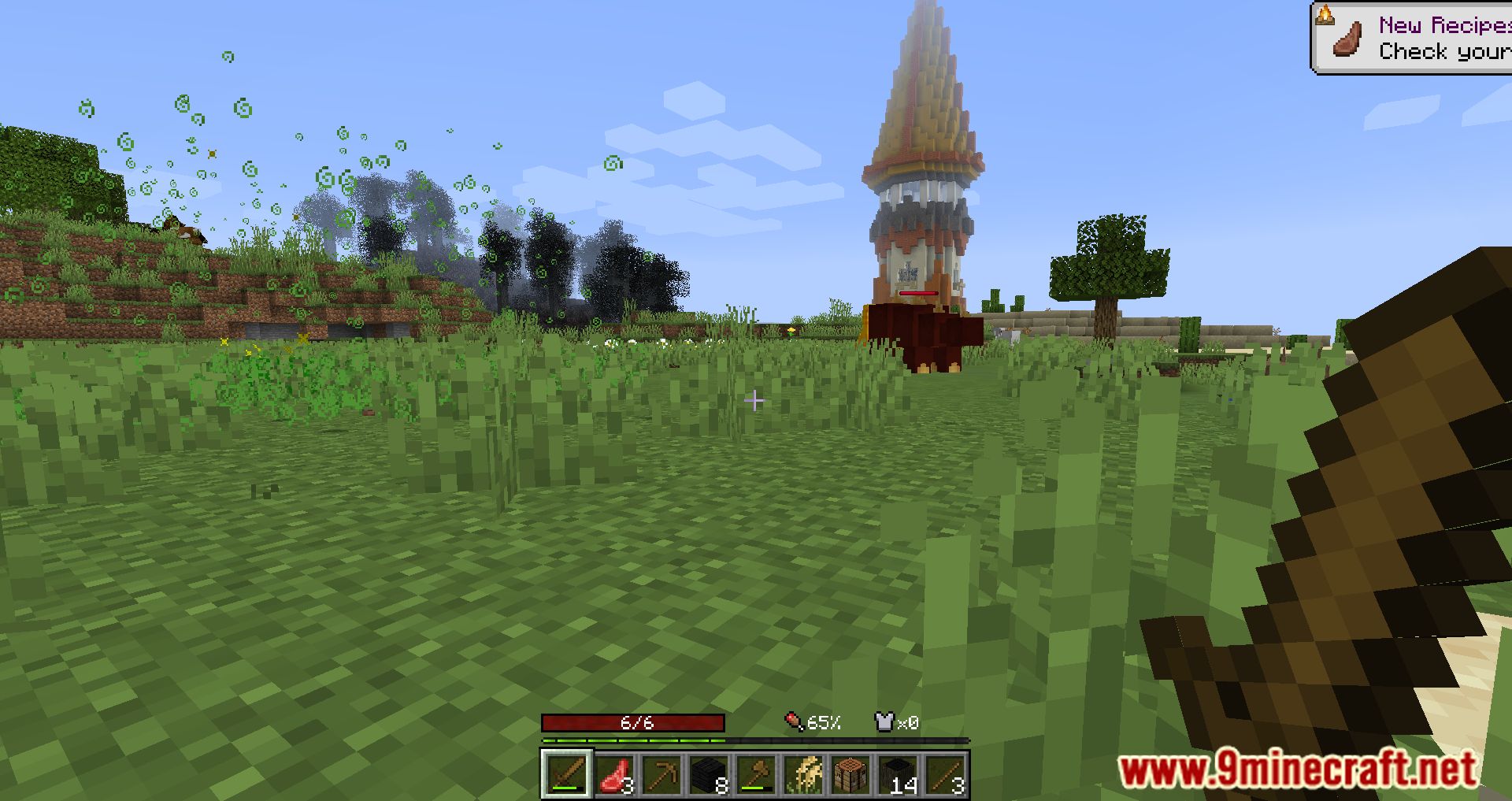Image resolution: width=1512 pixels, height=801 pixels.
Task: Expand the New Recipes notification toast
Action: pos(1417,37)
